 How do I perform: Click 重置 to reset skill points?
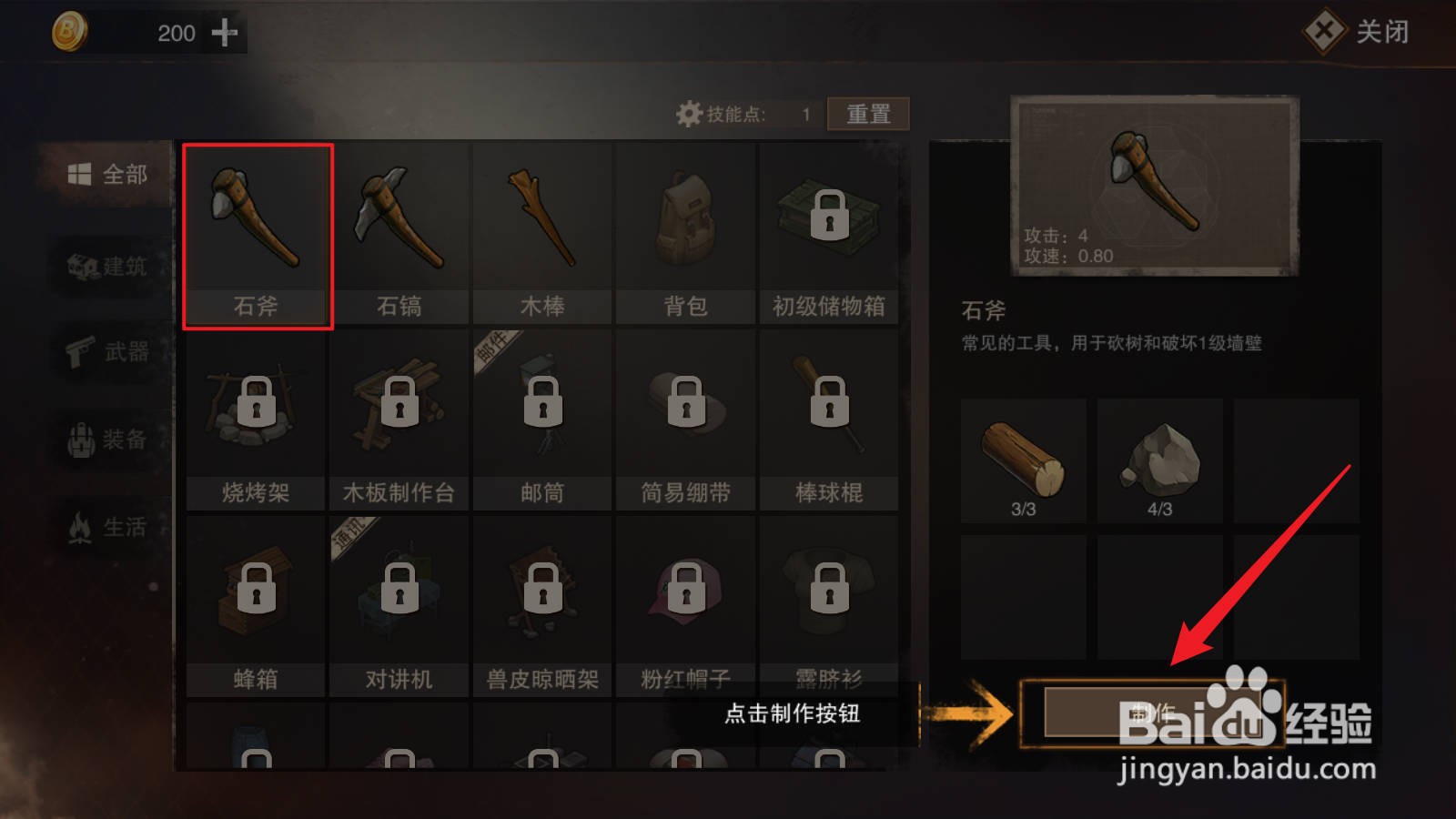pos(866,113)
